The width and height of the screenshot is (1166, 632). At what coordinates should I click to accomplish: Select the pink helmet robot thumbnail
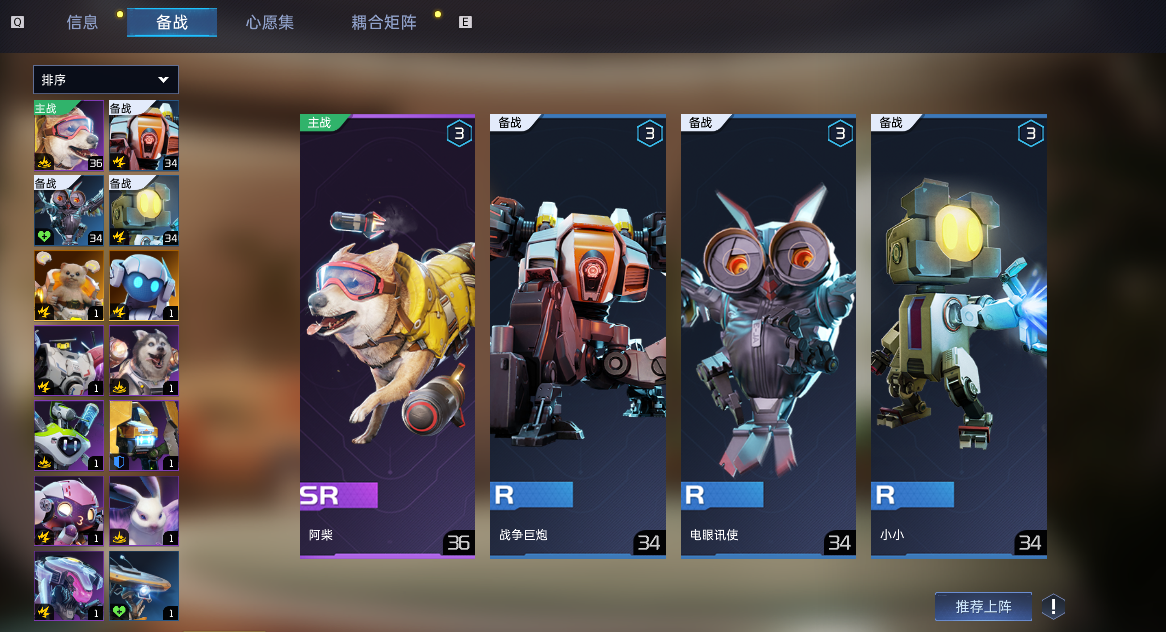69,510
